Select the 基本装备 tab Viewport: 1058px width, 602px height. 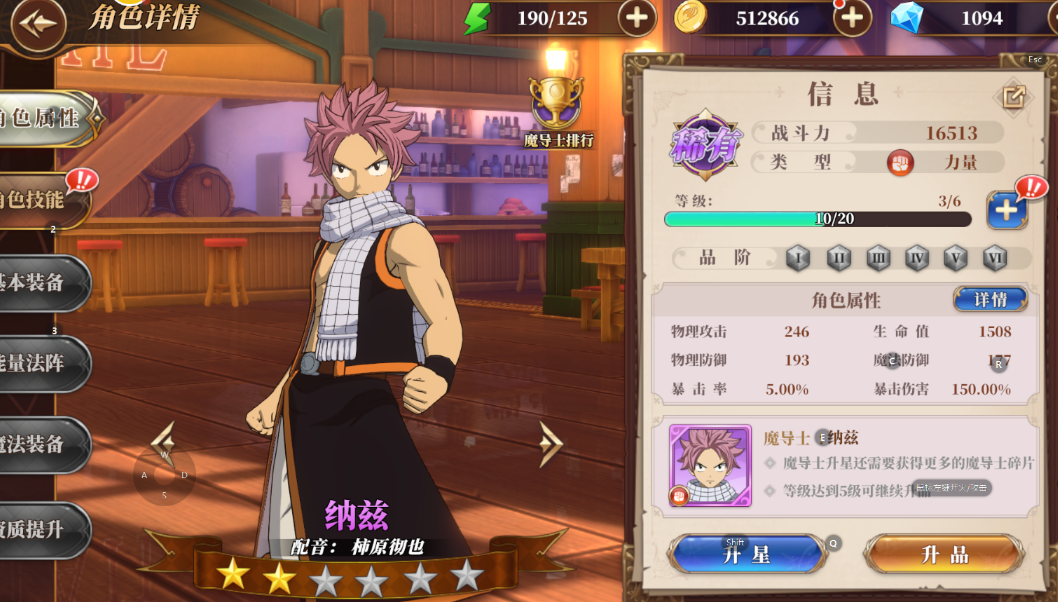point(40,283)
